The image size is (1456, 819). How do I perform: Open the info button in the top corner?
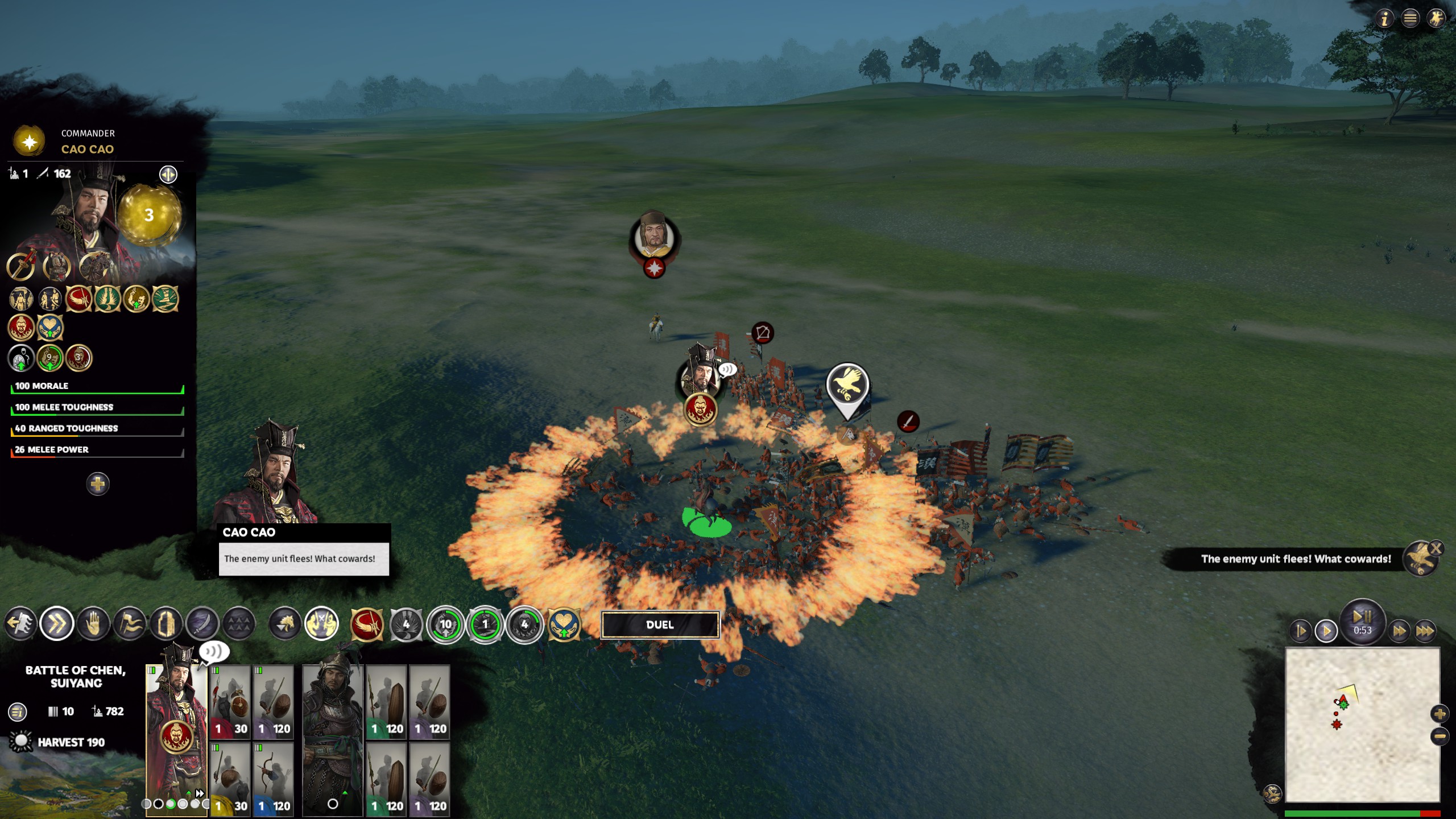pyautogui.click(x=1384, y=19)
